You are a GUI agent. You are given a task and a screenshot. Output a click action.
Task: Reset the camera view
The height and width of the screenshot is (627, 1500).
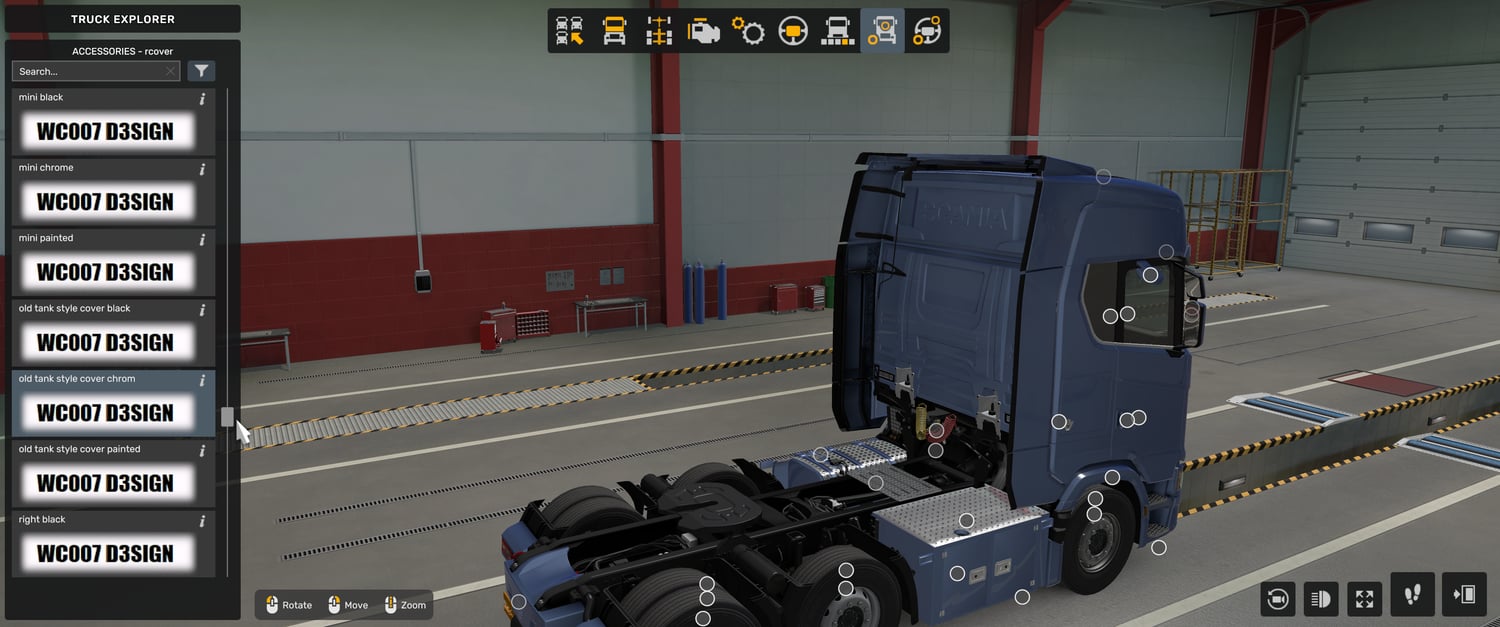click(1277, 599)
